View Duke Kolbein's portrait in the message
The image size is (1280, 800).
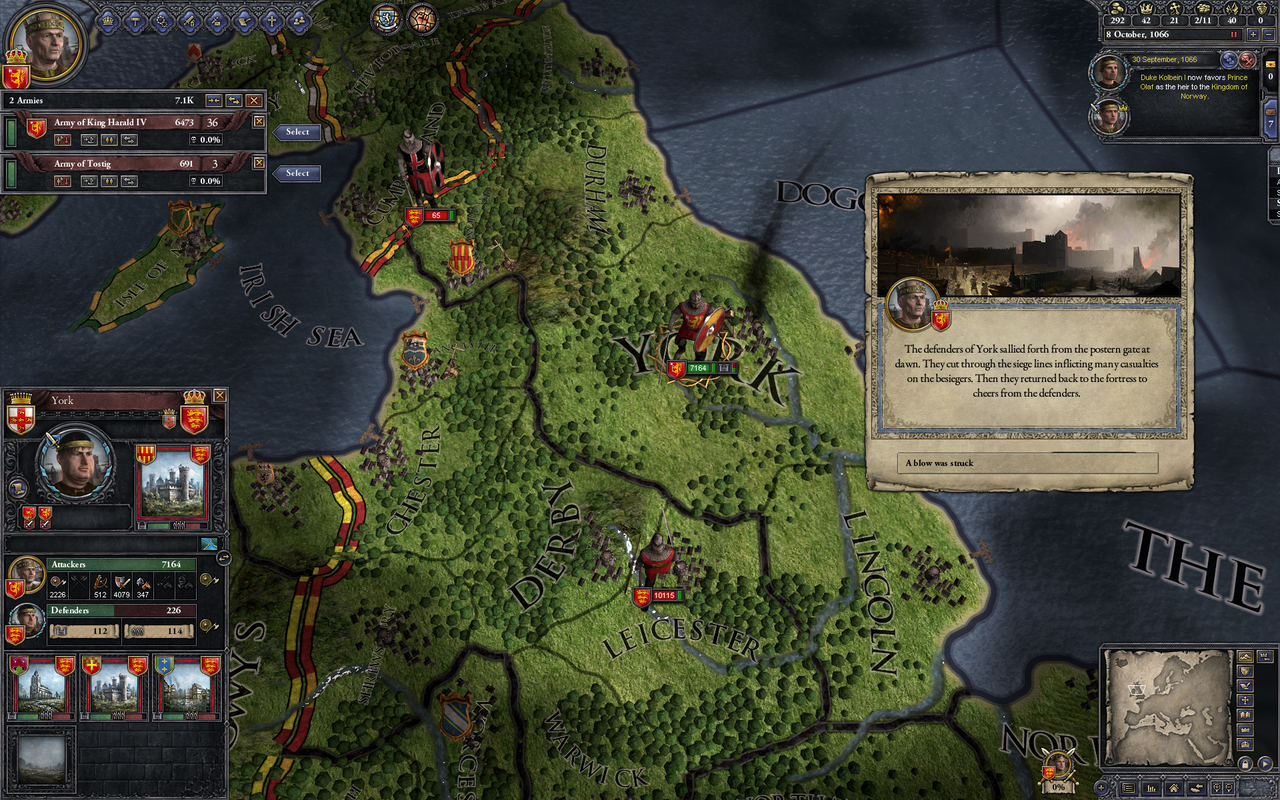click(1109, 72)
